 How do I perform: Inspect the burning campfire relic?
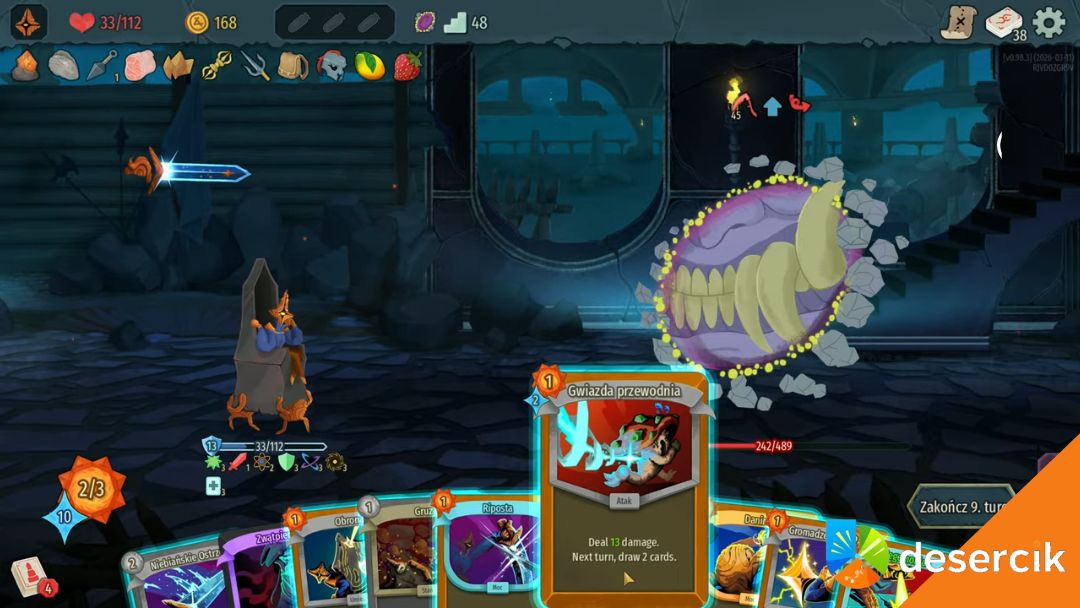[x=26, y=66]
